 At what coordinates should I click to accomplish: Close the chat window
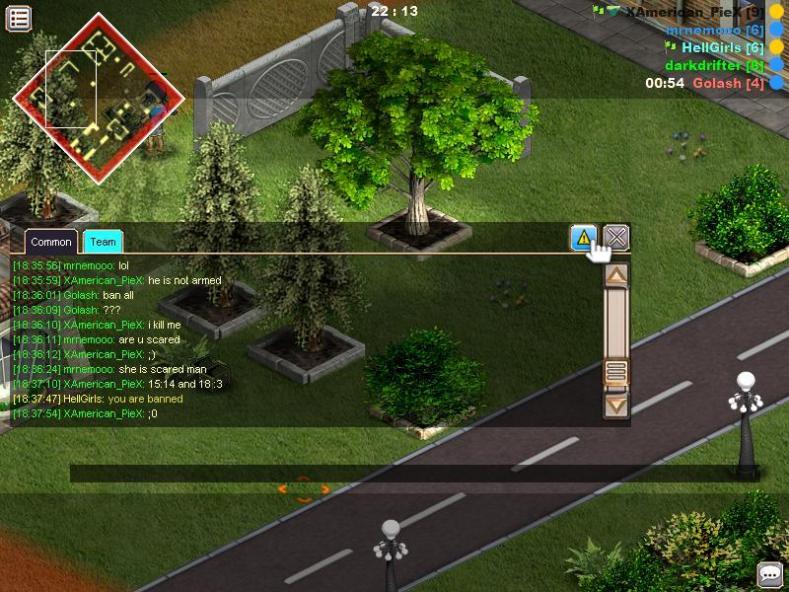pyautogui.click(x=617, y=238)
